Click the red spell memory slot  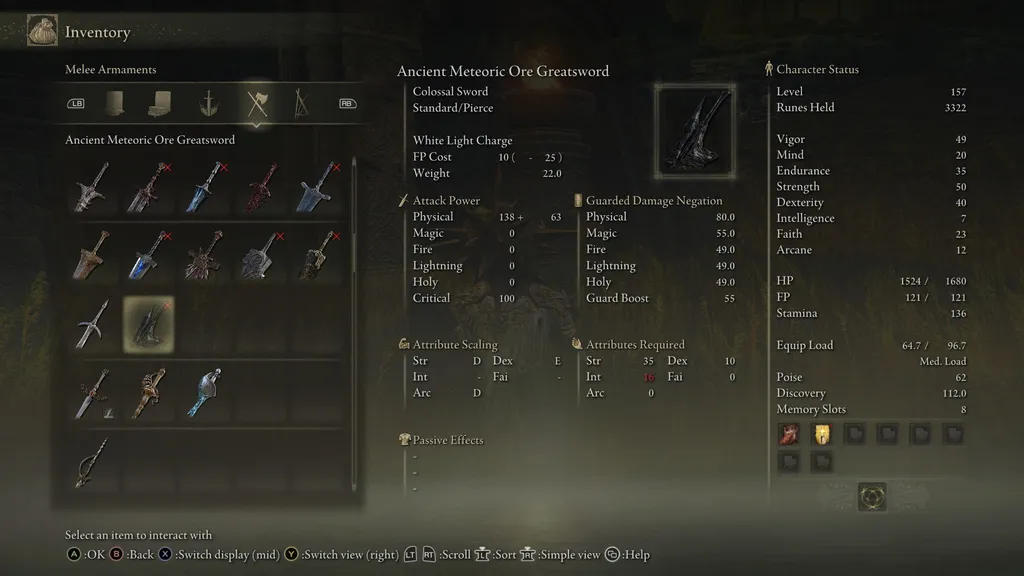pos(790,434)
